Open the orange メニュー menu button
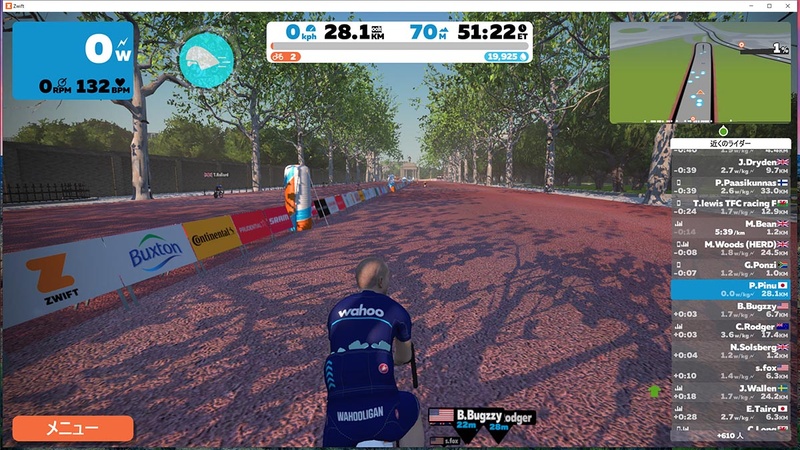Viewport: 800px width, 450px height. coord(73,429)
